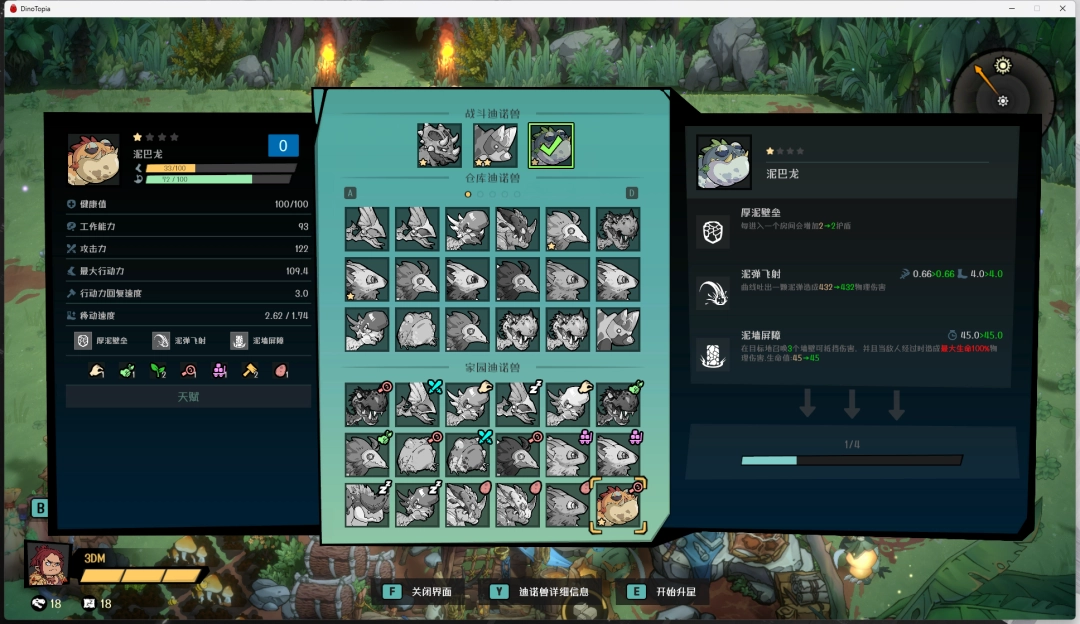The width and height of the screenshot is (1080, 624).
Task: Click the blue 0 counter box
Action: [x=283, y=146]
